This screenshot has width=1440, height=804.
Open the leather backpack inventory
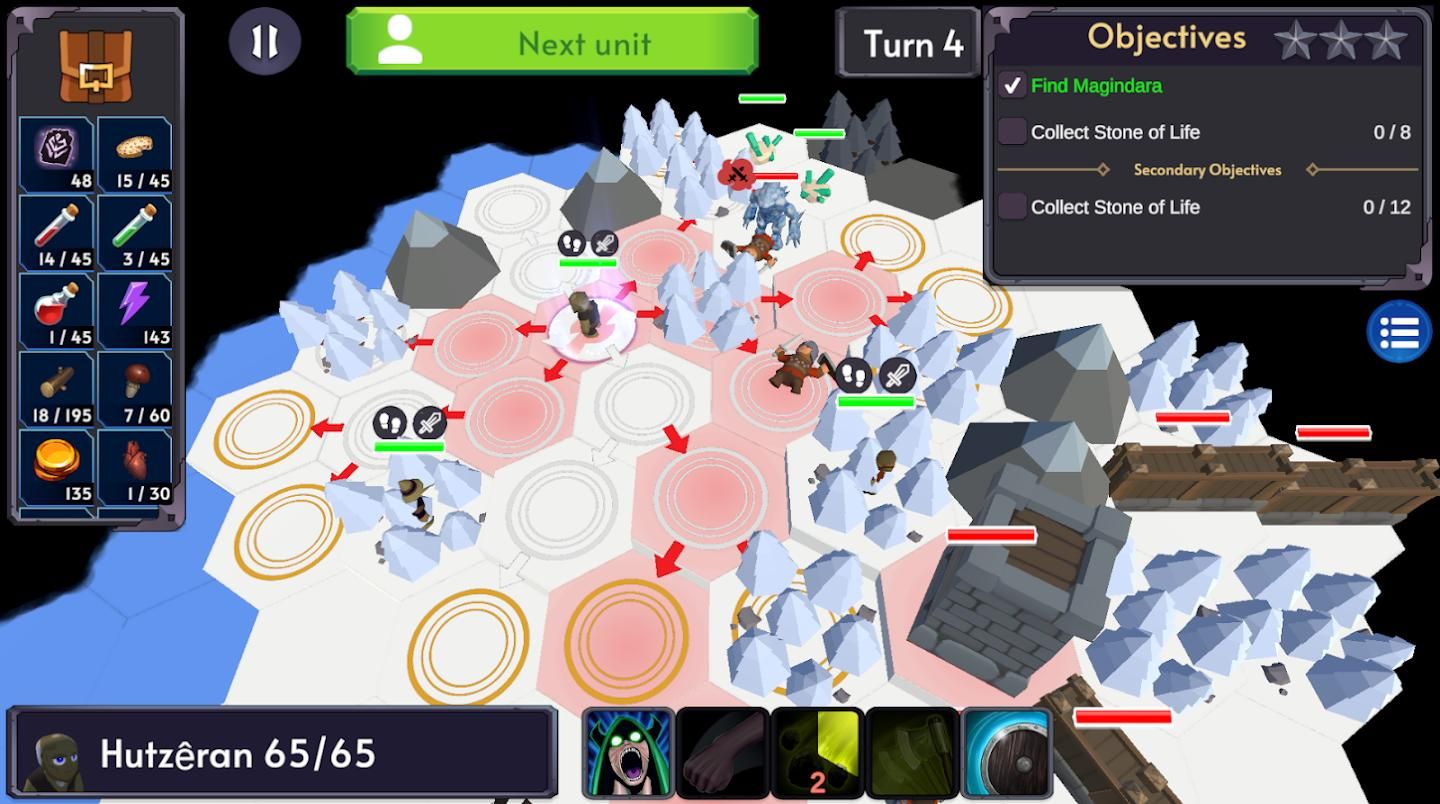(x=95, y=64)
